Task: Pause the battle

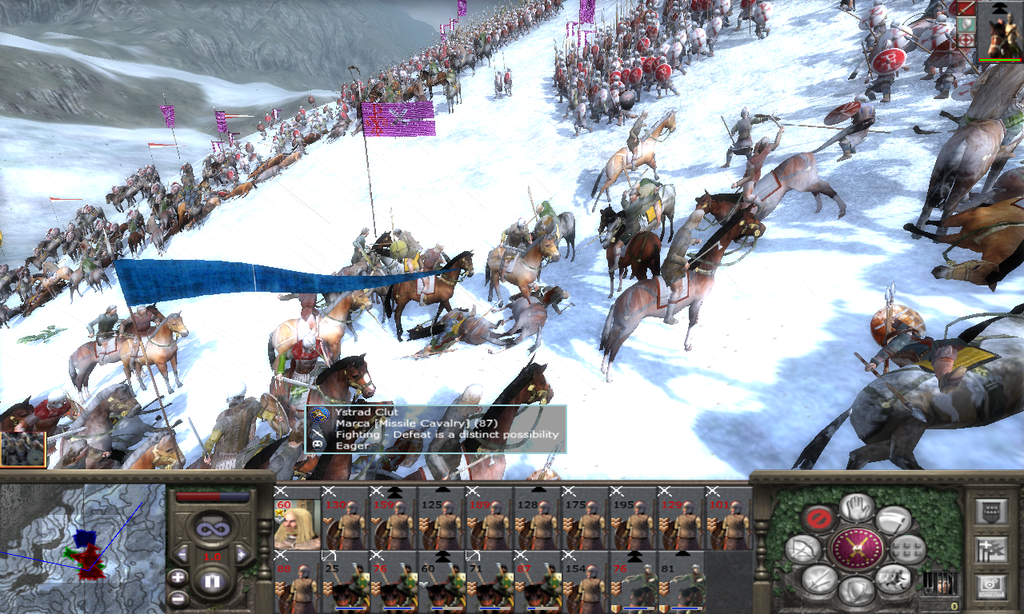Action: pos(212,579)
